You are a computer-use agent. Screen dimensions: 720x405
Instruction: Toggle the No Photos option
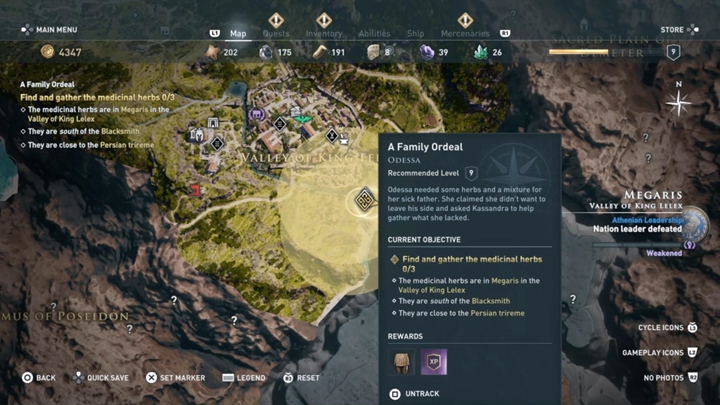(x=670, y=378)
